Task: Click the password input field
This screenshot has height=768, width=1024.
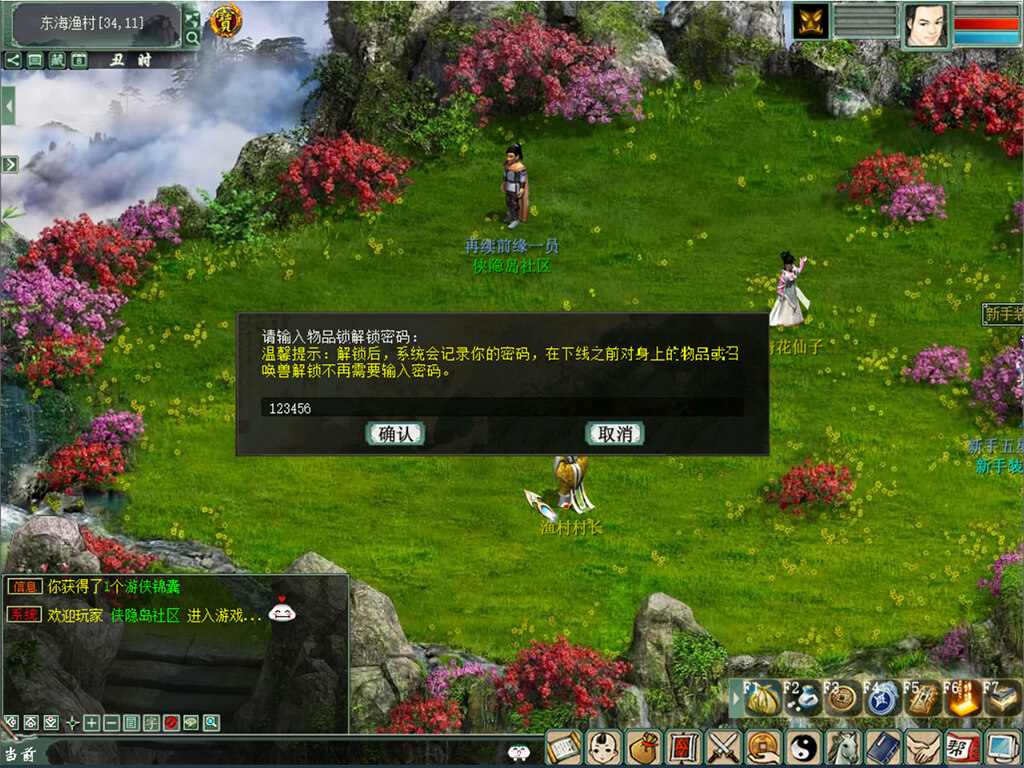Action: pyautogui.click(x=500, y=408)
